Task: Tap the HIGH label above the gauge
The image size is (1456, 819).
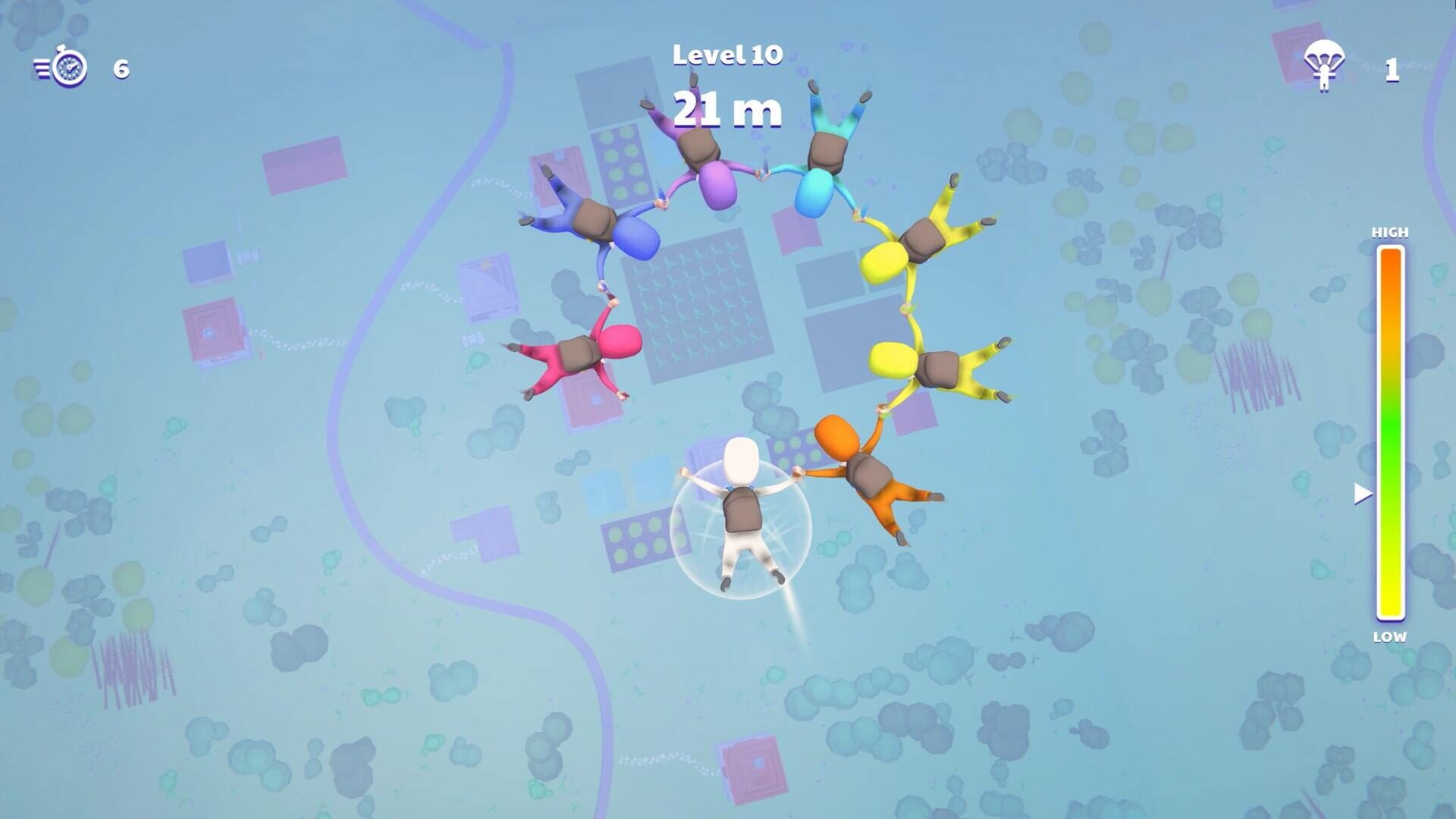Action: (1389, 233)
